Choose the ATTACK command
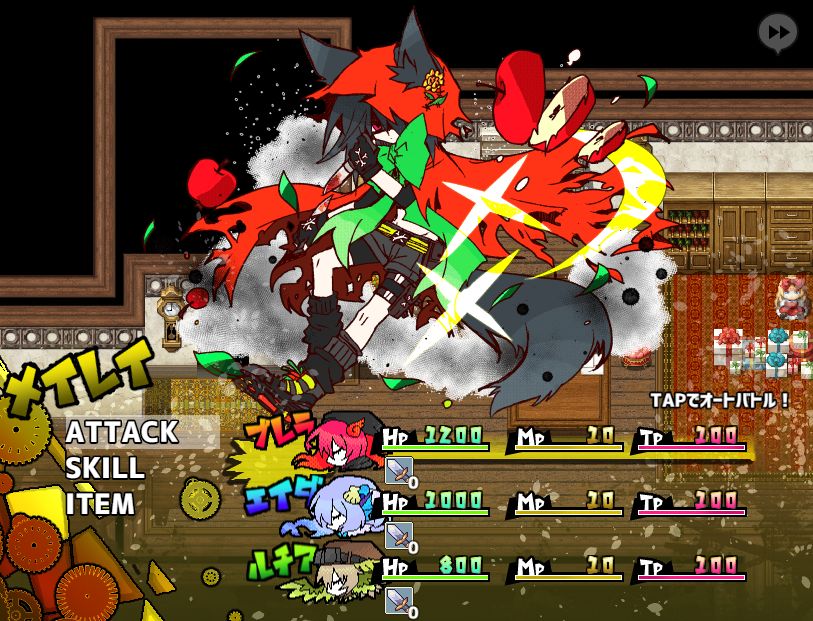Viewport: 813px width, 621px height. point(122,432)
